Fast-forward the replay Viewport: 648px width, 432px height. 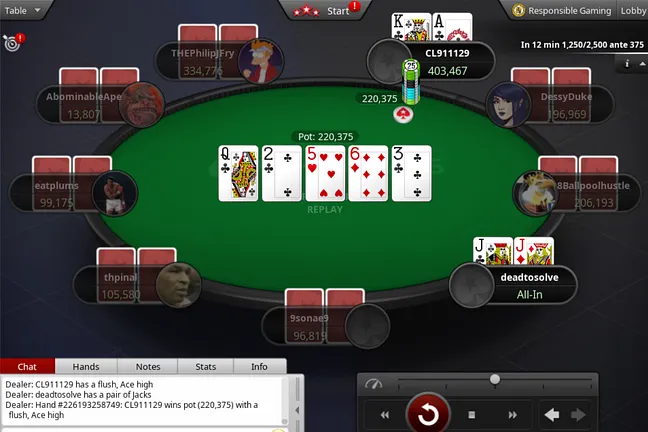pyautogui.click(x=511, y=414)
